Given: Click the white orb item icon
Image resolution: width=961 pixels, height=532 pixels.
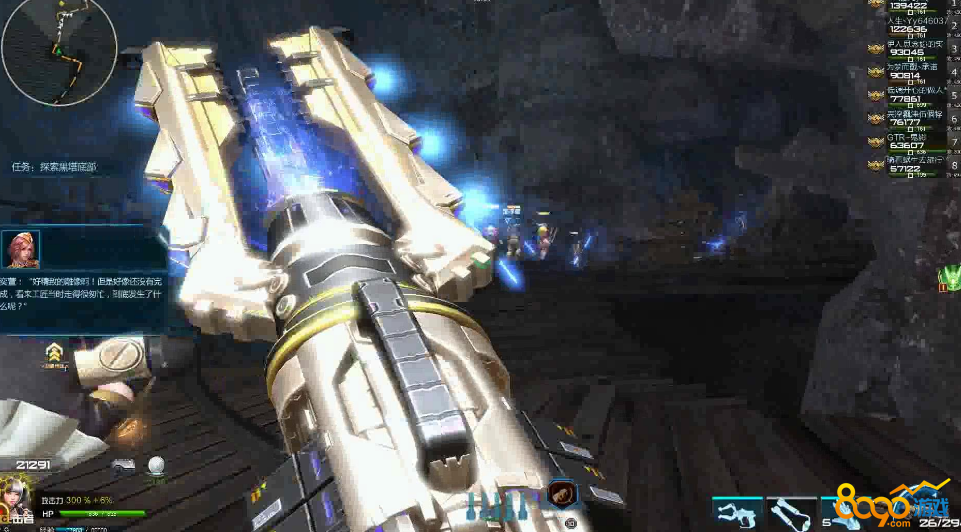Looking at the screenshot, I should point(155,465).
